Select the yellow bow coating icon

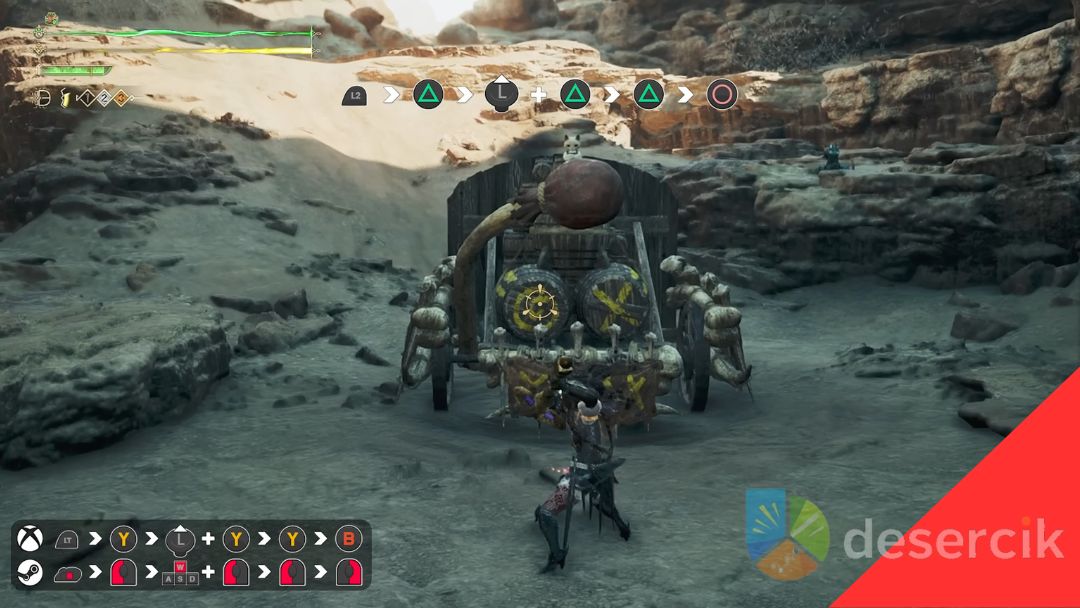pos(64,98)
